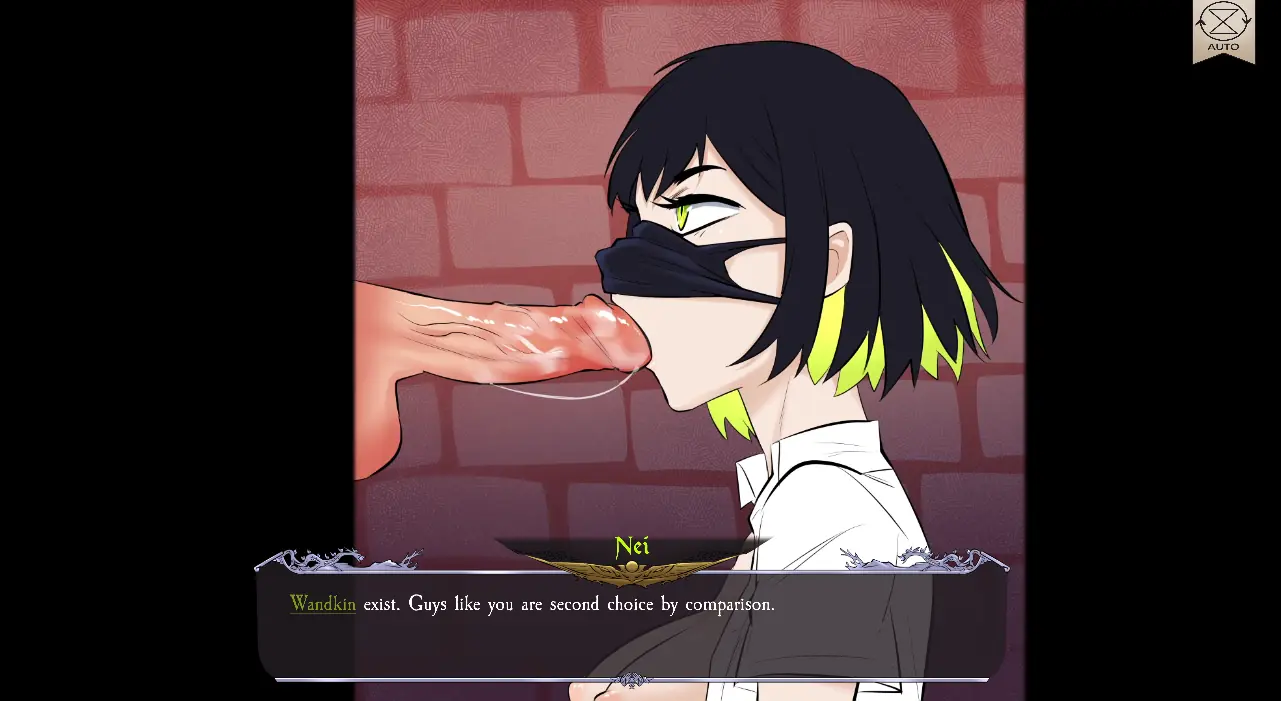Viewport: 1281px width, 701px height.
Task: Toggle the AUTO advance banner
Action: coord(1223,30)
